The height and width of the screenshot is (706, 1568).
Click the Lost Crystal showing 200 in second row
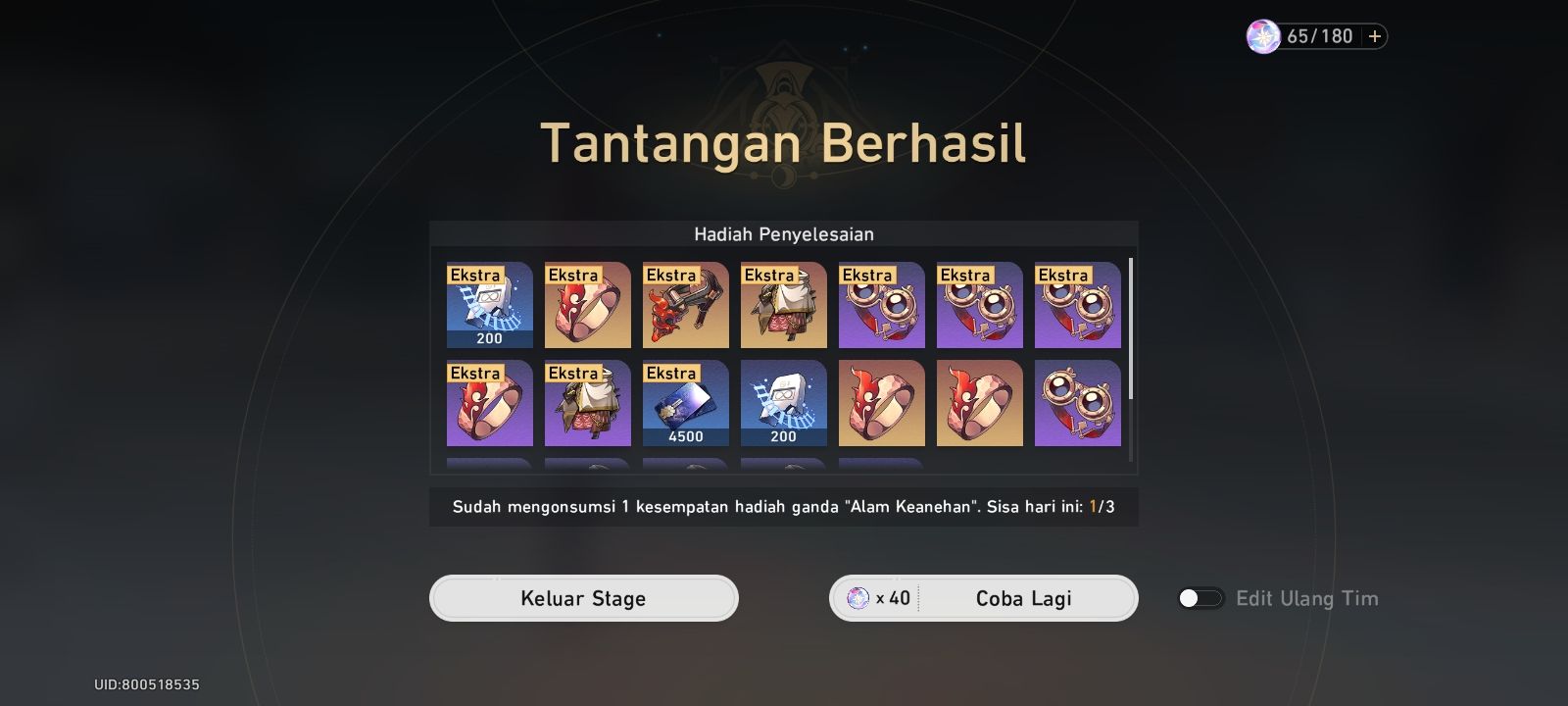coord(784,402)
